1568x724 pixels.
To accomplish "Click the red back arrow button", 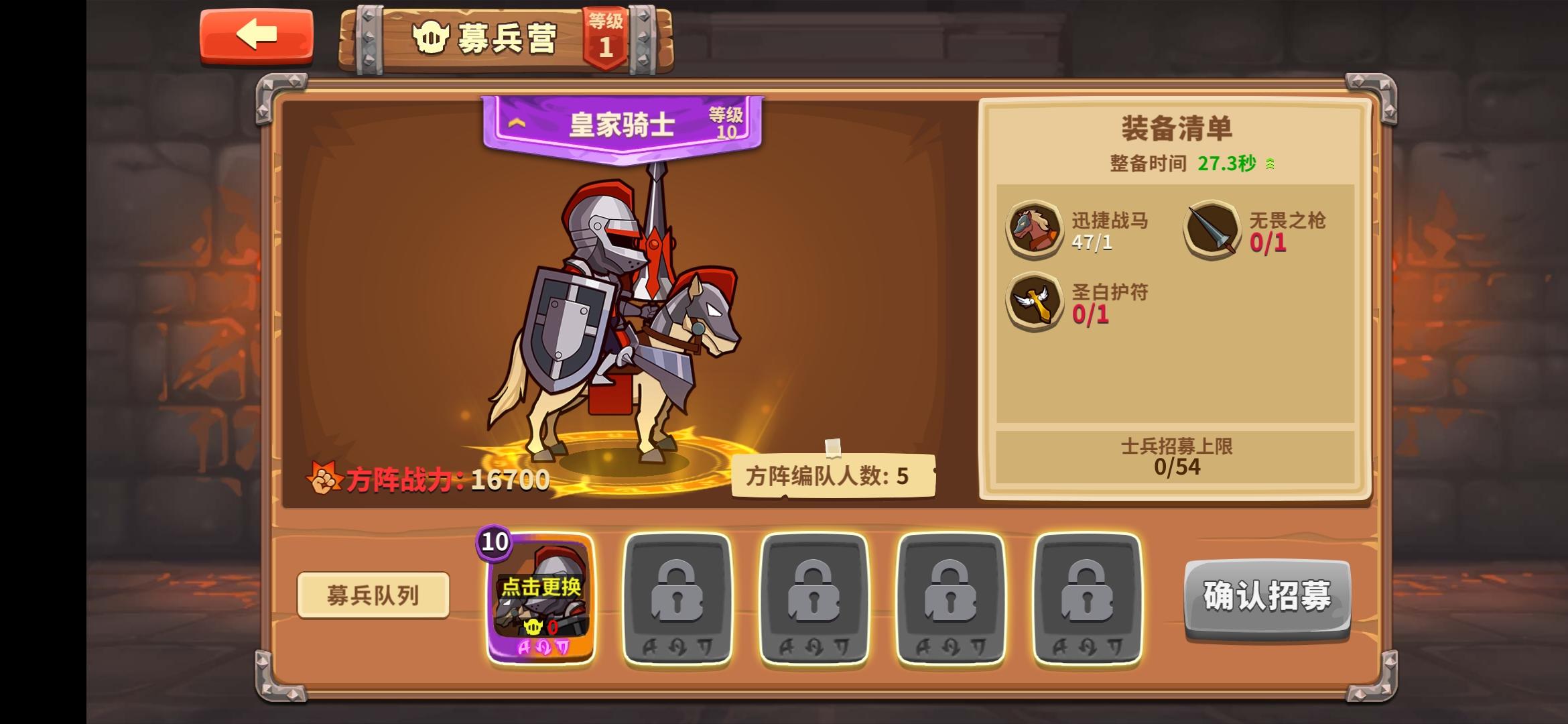I will click(x=256, y=36).
